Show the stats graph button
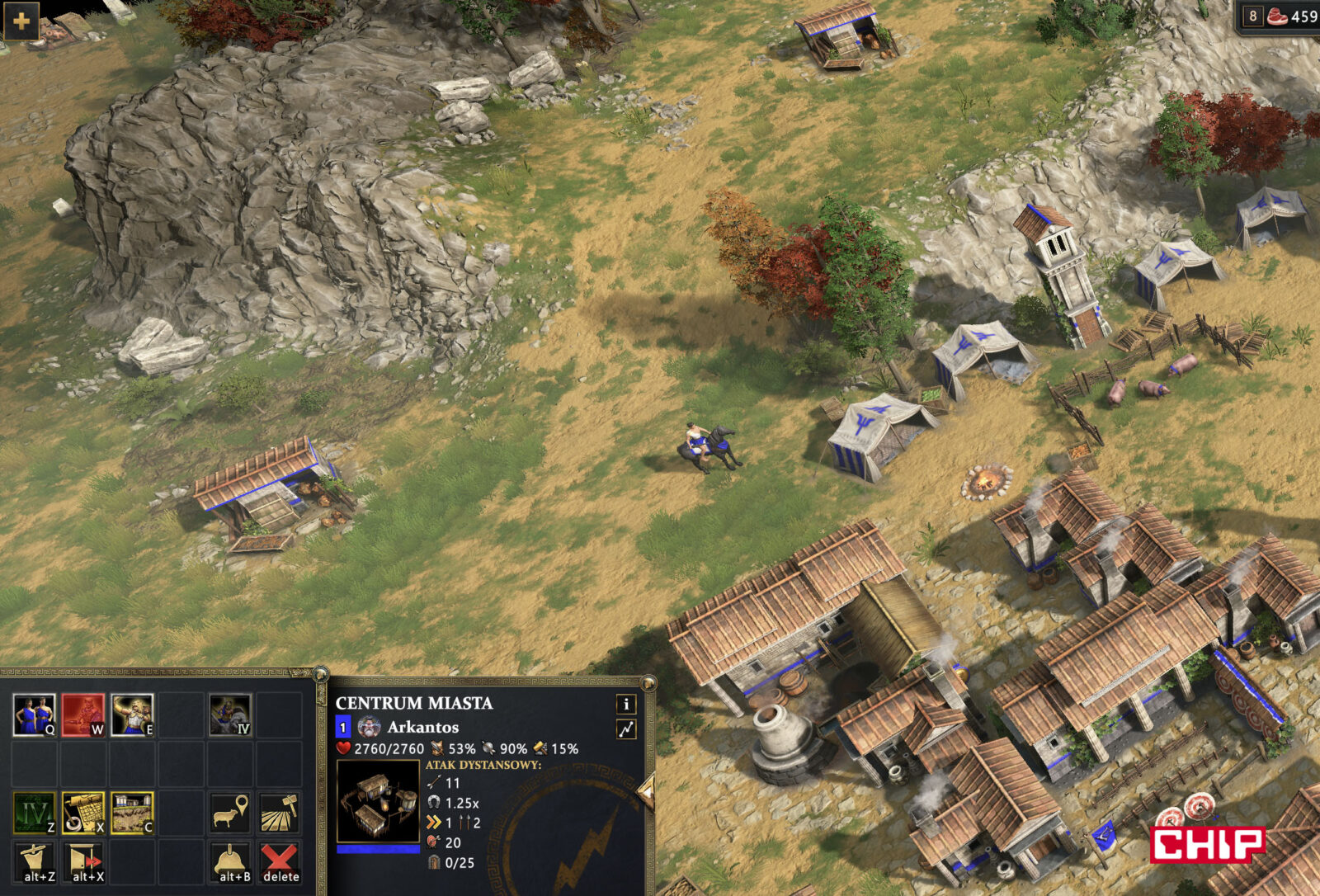The width and height of the screenshot is (1320, 896). (626, 729)
